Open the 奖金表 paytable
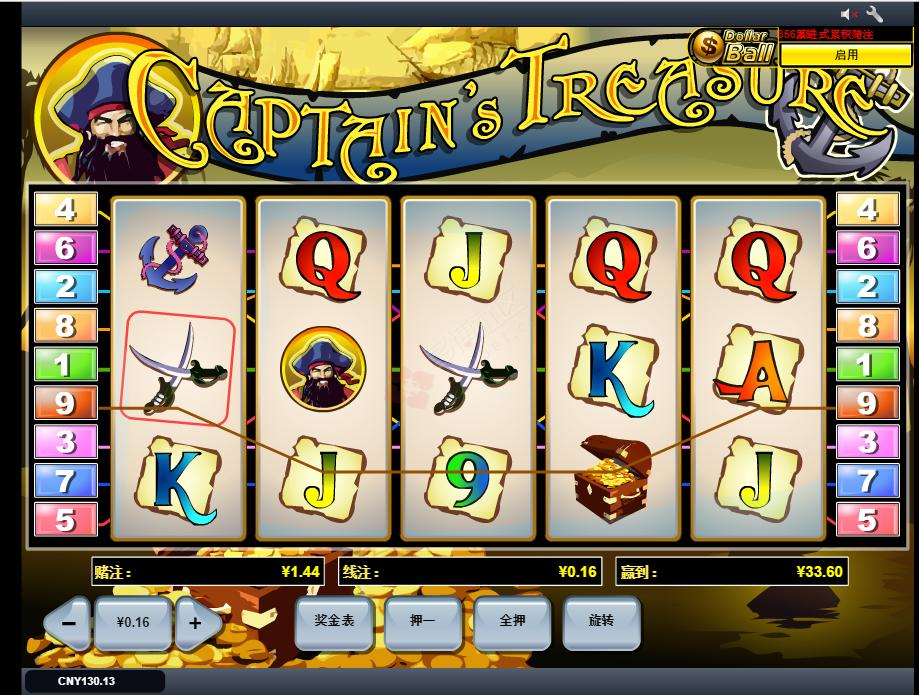The height and width of the screenshot is (695, 919). 333,621
